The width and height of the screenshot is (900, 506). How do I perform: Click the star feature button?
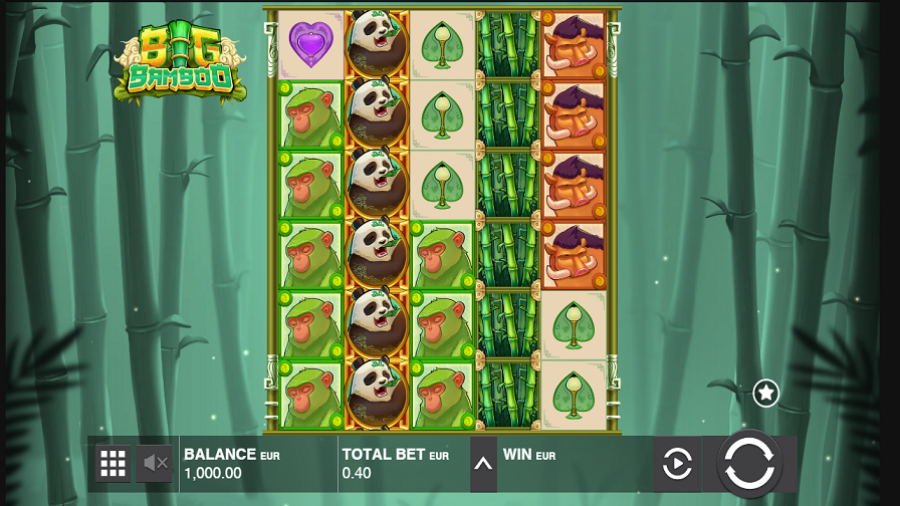pyautogui.click(x=766, y=393)
